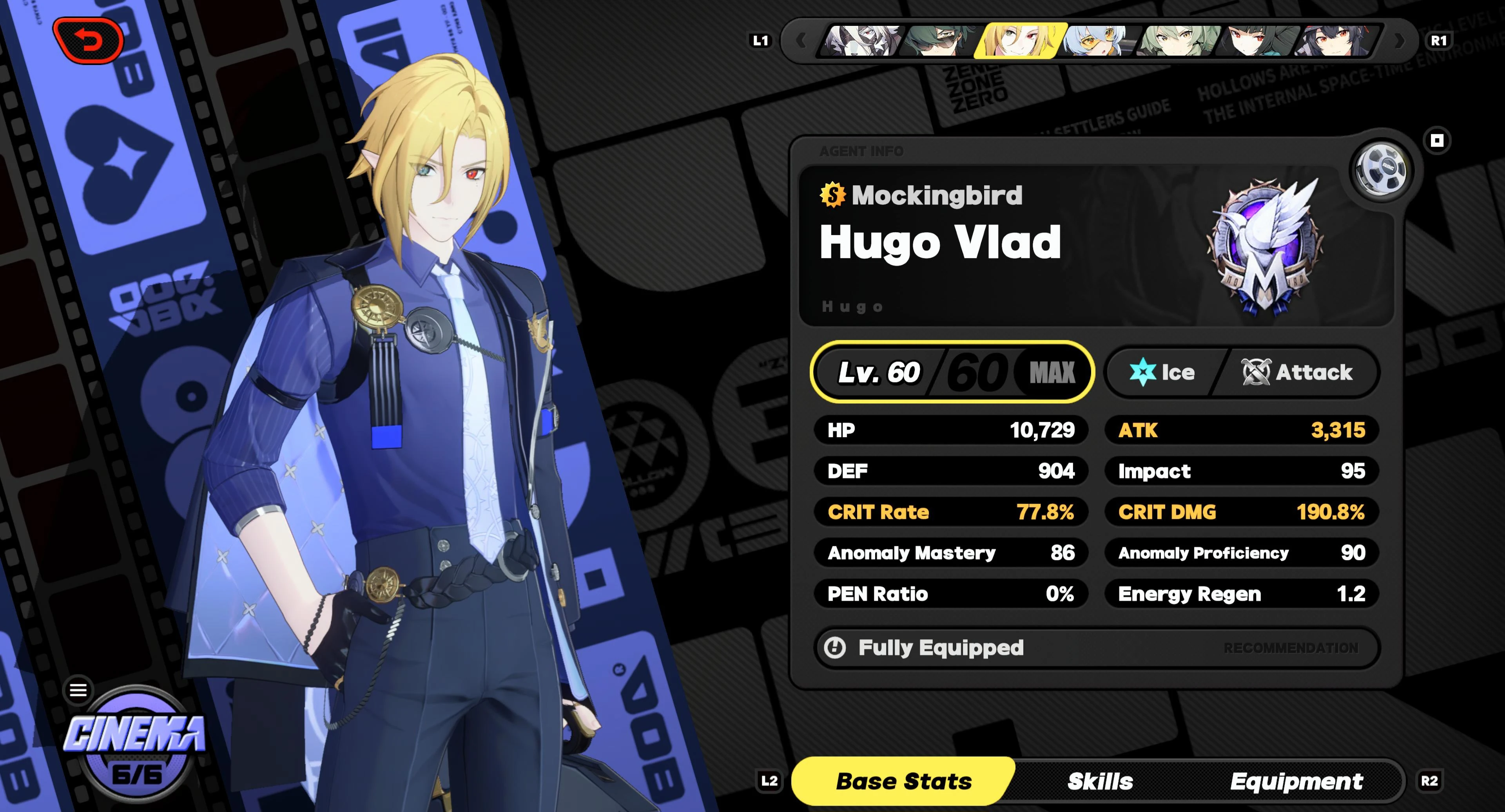Image resolution: width=1505 pixels, height=812 pixels.
Task: Choose the blunt-banged black-haired agent portrait
Action: click(1257, 41)
